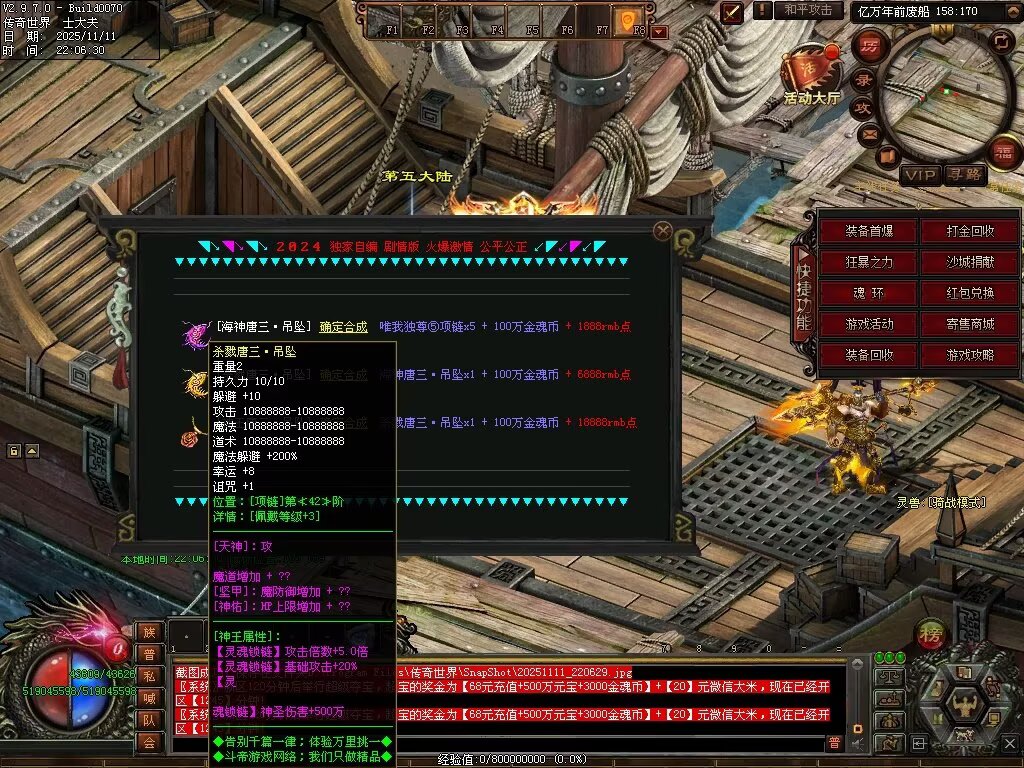Select 狂暴之力 in quick functions
Image resolution: width=1024 pixels, height=768 pixels.
tap(868, 263)
